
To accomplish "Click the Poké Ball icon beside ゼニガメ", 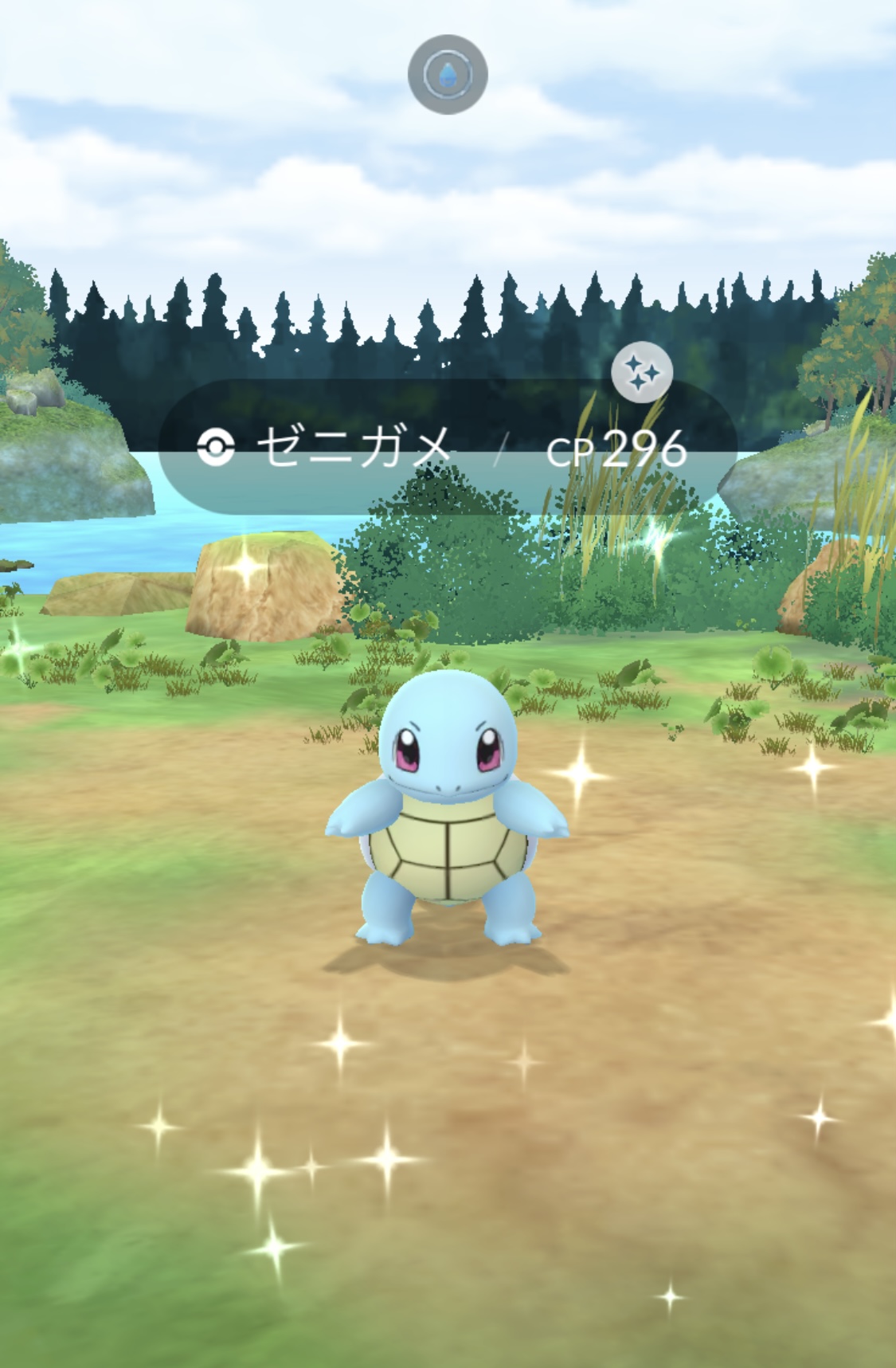I will click(x=216, y=449).
